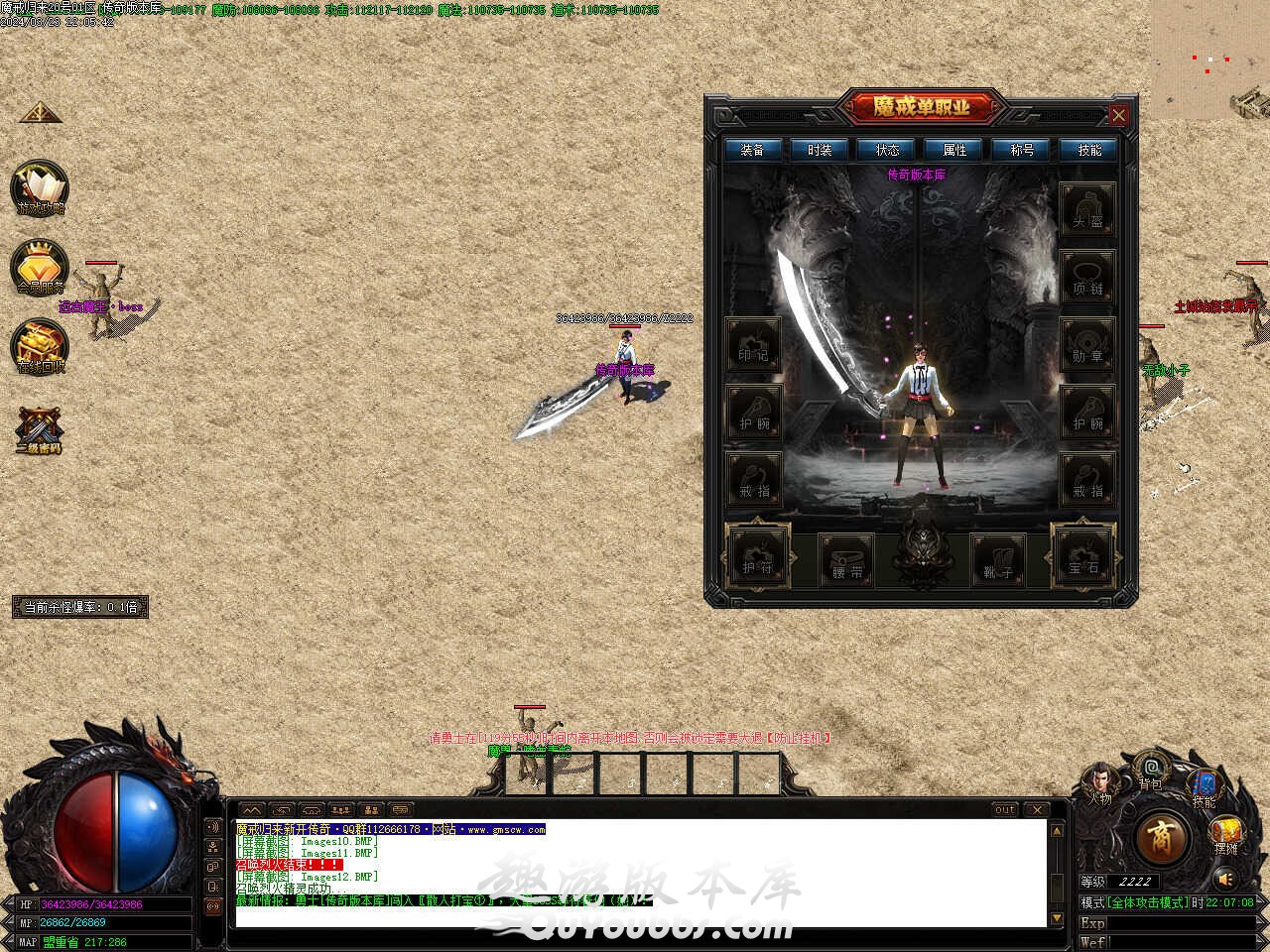This screenshot has width=1270, height=952.
Task: Switch to the 称号 title tab
Action: [x=1022, y=150]
